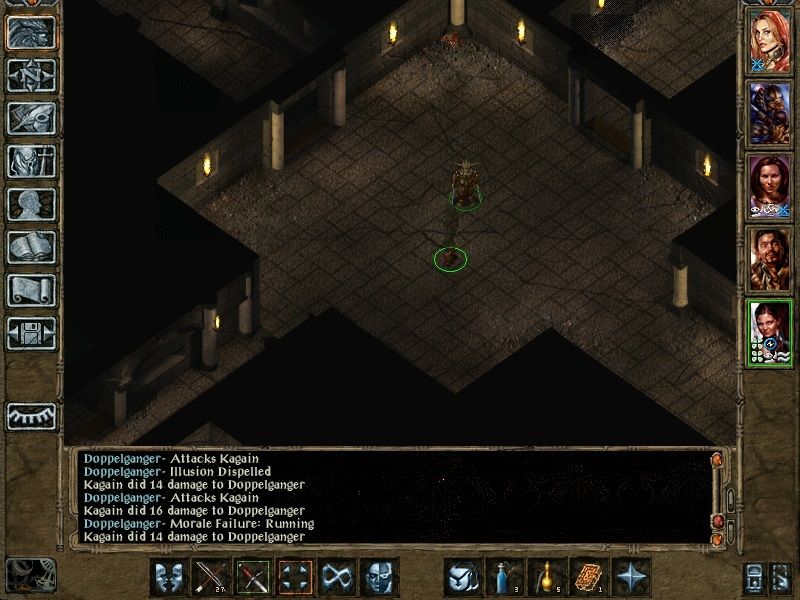The height and width of the screenshot is (600, 800).
Task: Select the infinity symbol action button
Action: pos(338,578)
